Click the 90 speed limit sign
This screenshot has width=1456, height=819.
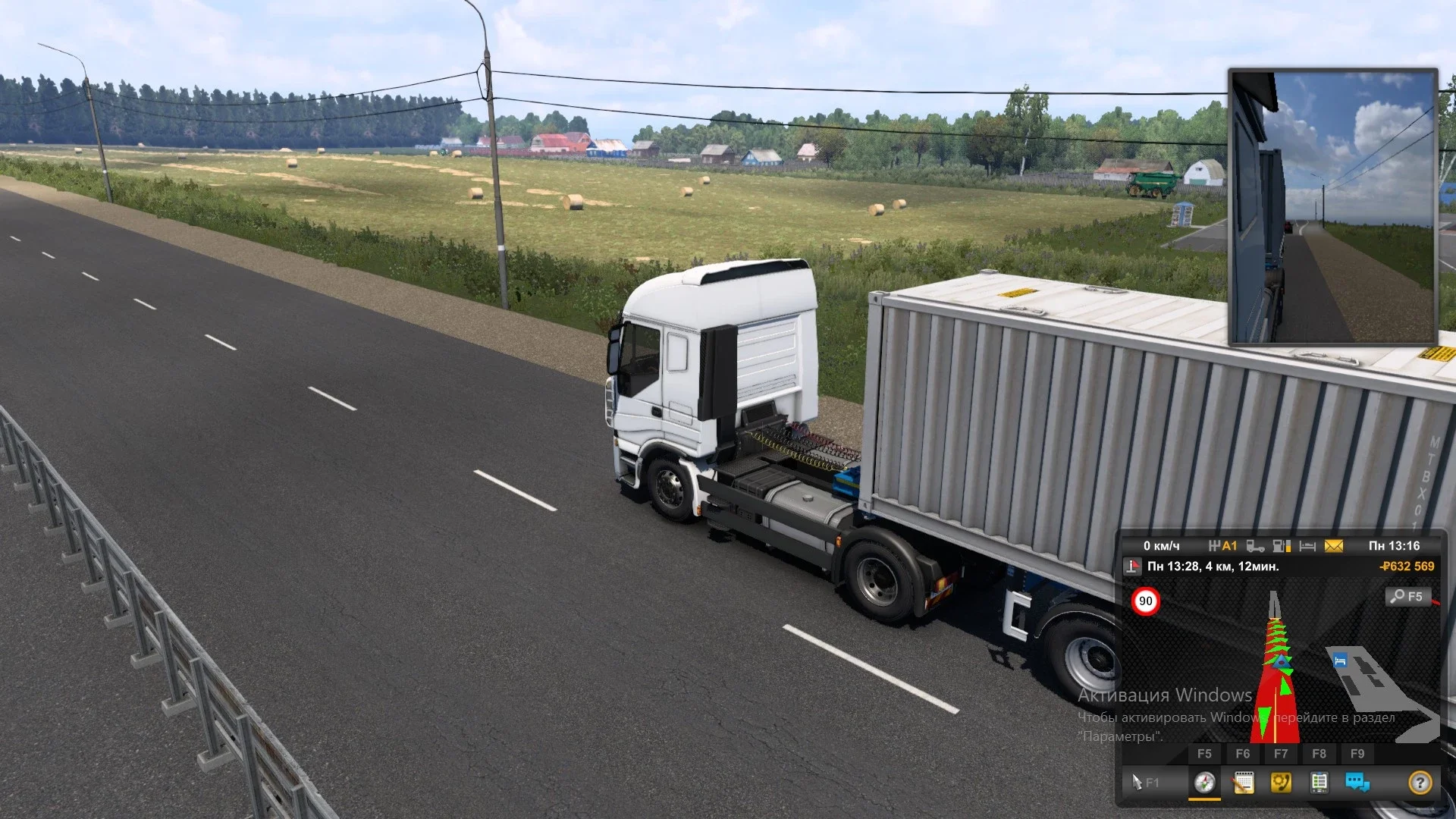(x=1145, y=601)
